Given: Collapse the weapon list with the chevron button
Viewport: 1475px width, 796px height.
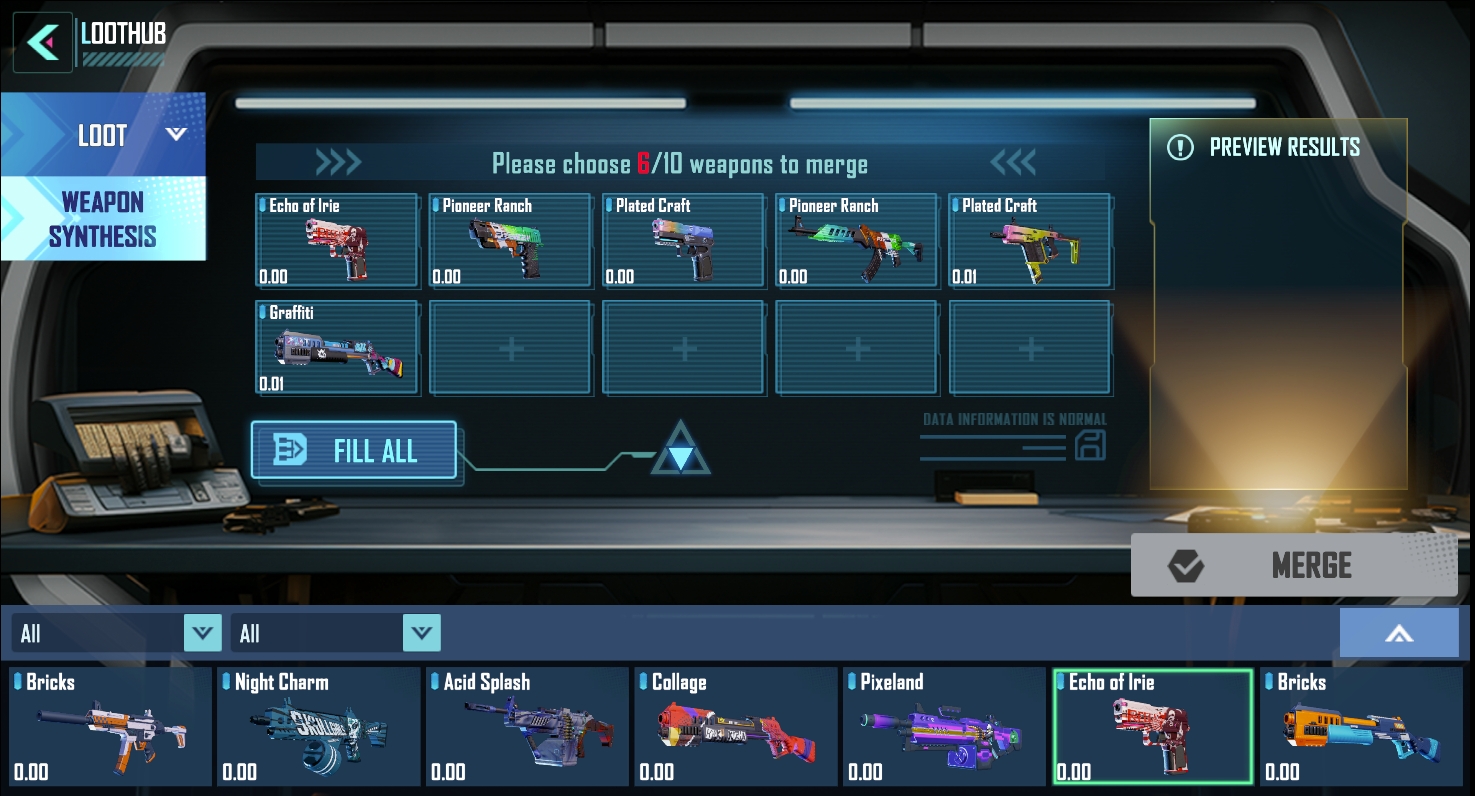Looking at the screenshot, I should [1398, 633].
